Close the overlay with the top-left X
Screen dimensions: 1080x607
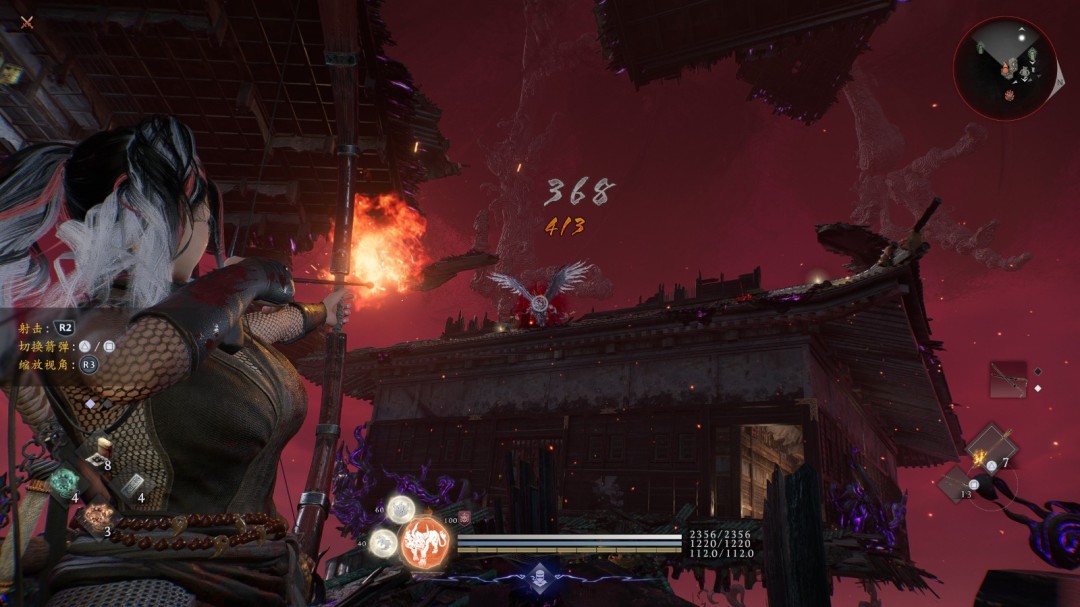[x=27, y=22]
